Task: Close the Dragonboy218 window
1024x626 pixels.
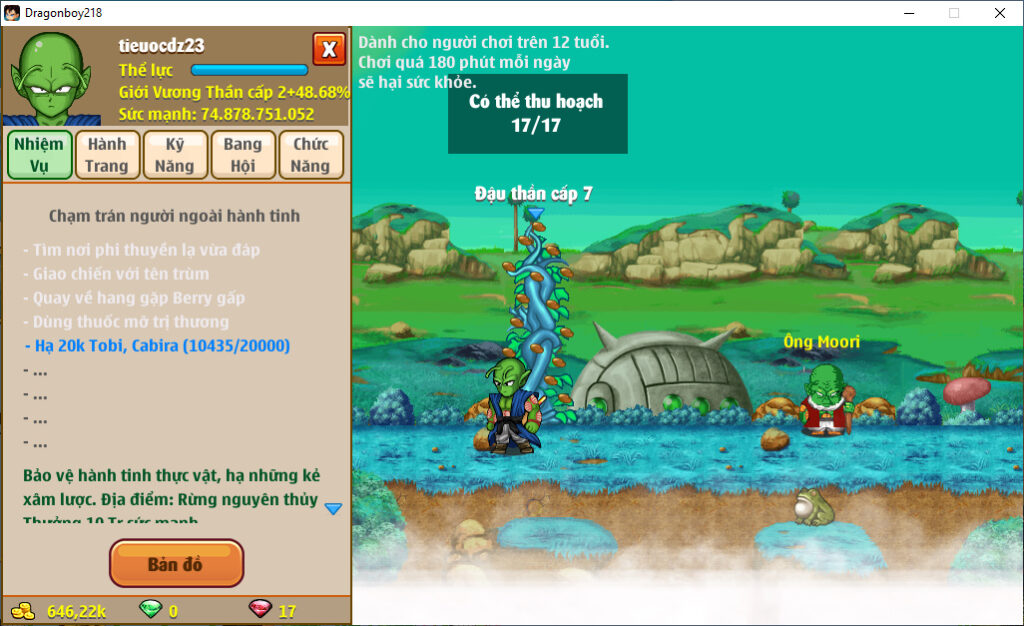Action: click(1000, 13)
